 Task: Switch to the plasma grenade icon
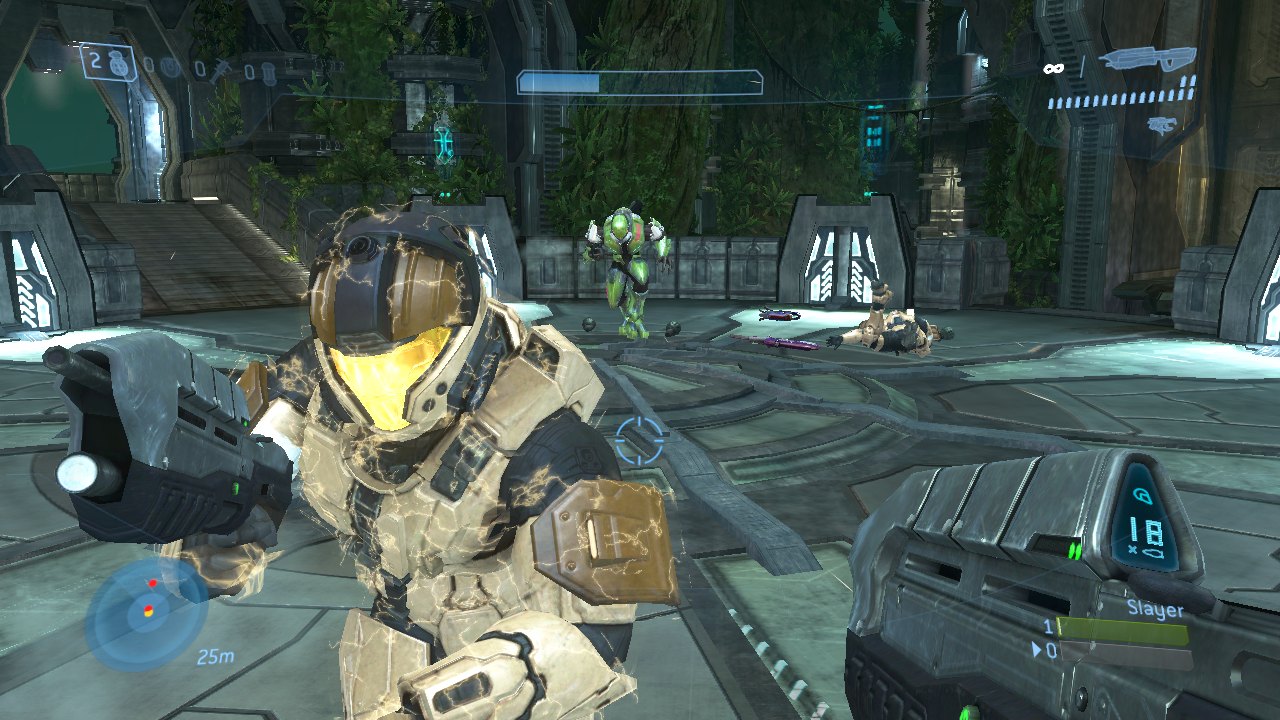coord(171,68)
